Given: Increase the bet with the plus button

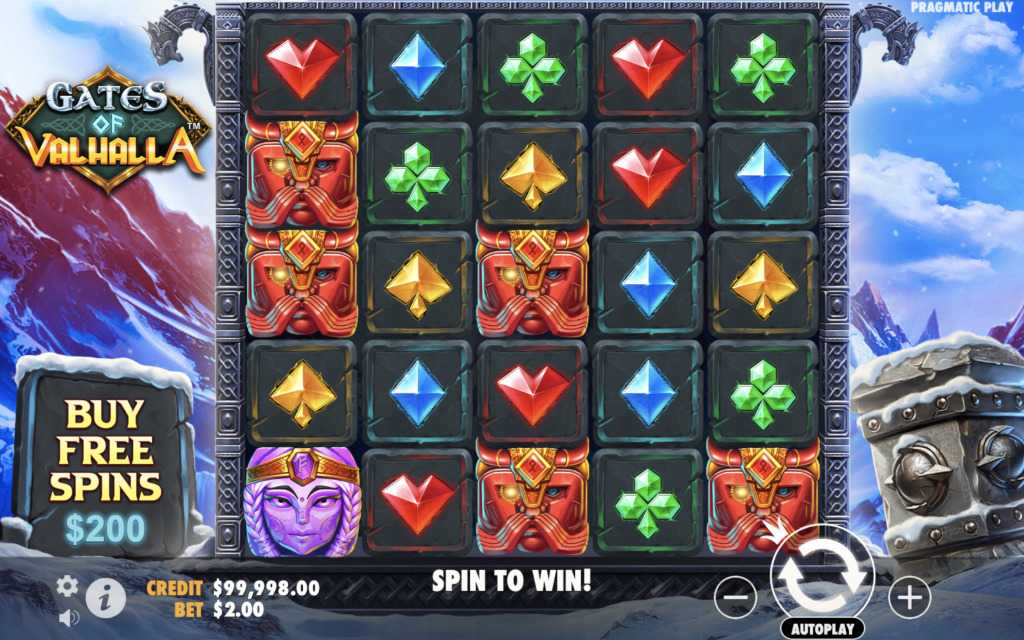Looking at the screenshot, I should tap(909, 598).
